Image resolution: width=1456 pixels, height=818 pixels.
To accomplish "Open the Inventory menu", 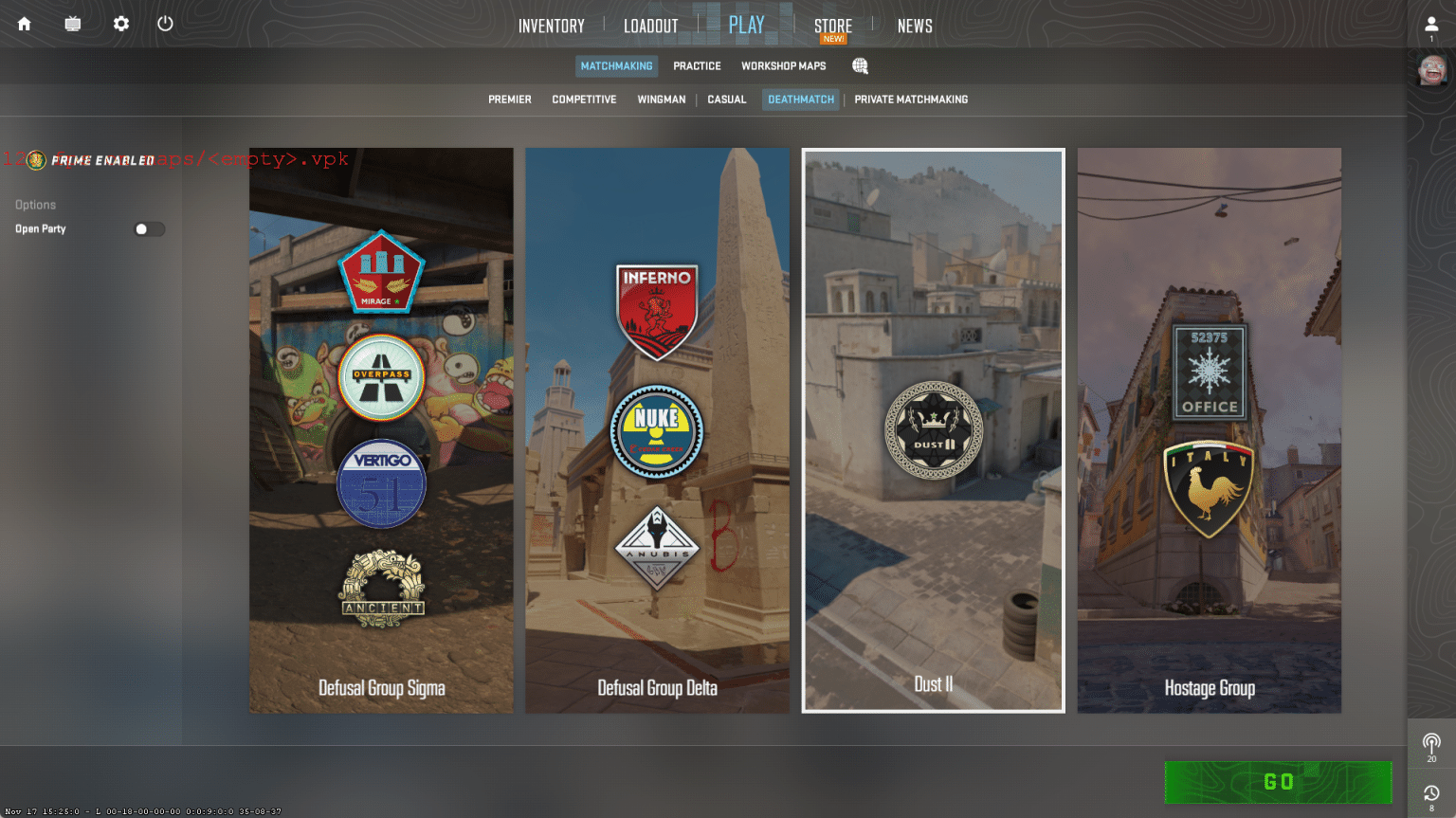I will [x=551, y=26].
